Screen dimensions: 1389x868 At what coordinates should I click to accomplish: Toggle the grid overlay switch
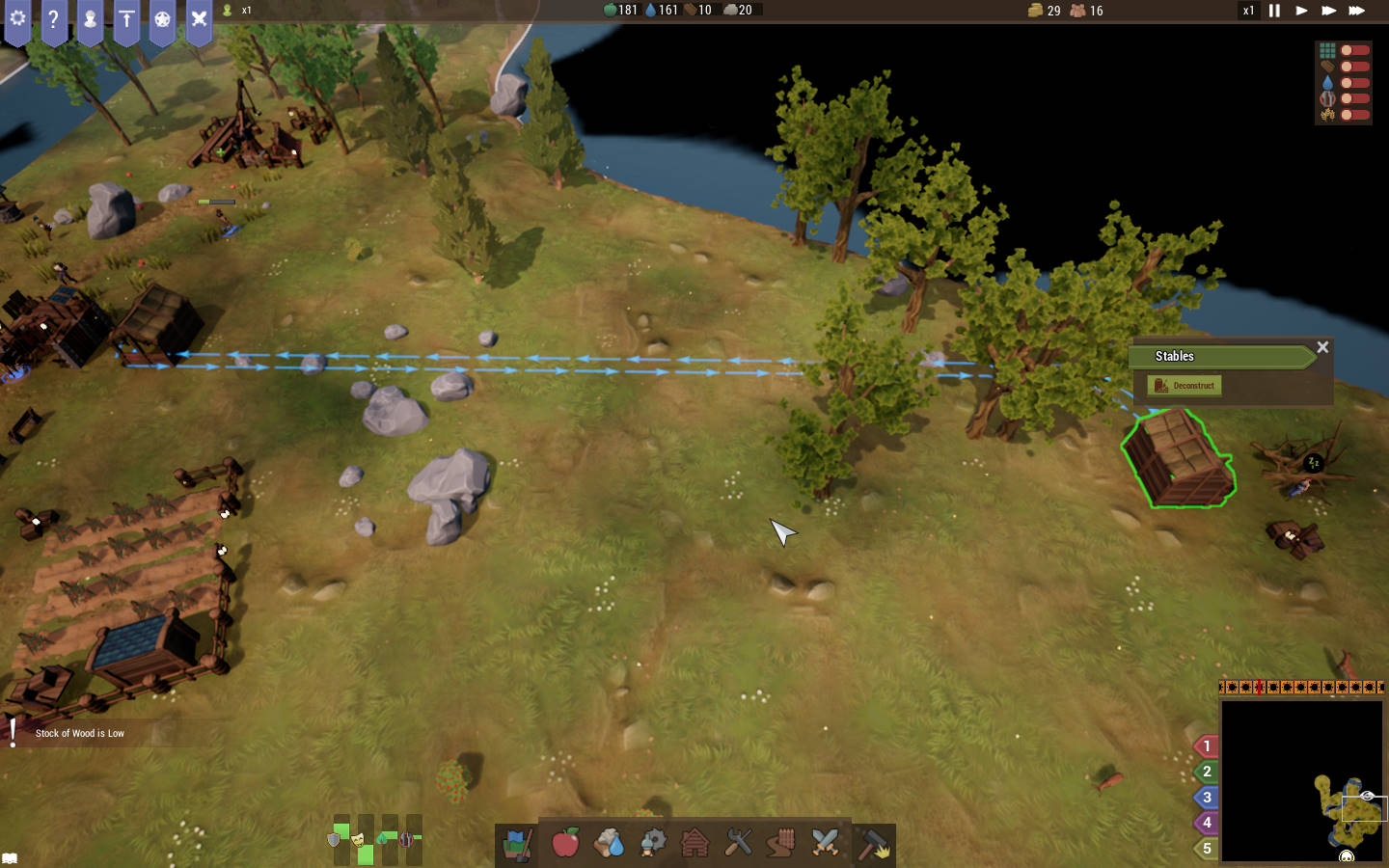(1354, 50)
